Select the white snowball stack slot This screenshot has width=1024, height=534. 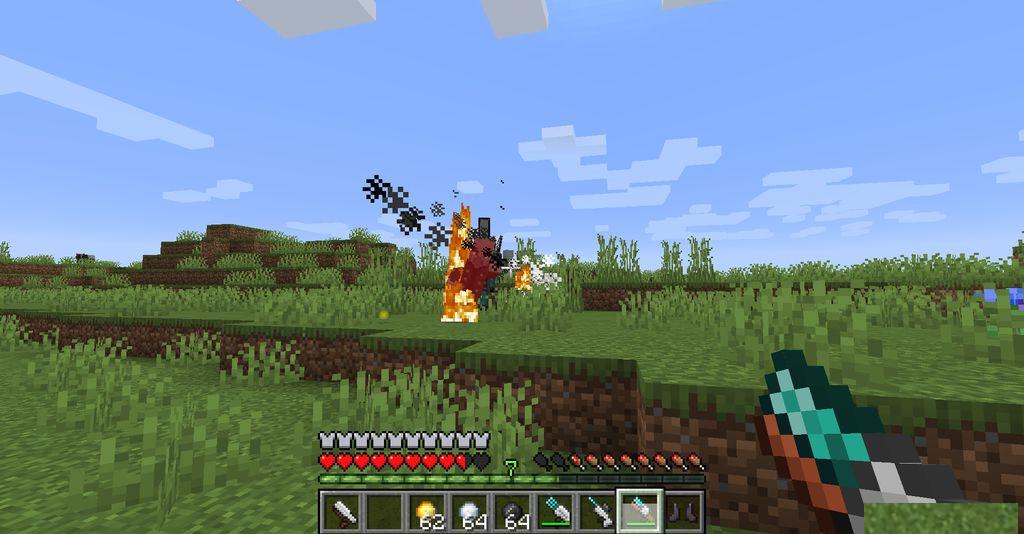pos(470,513)
